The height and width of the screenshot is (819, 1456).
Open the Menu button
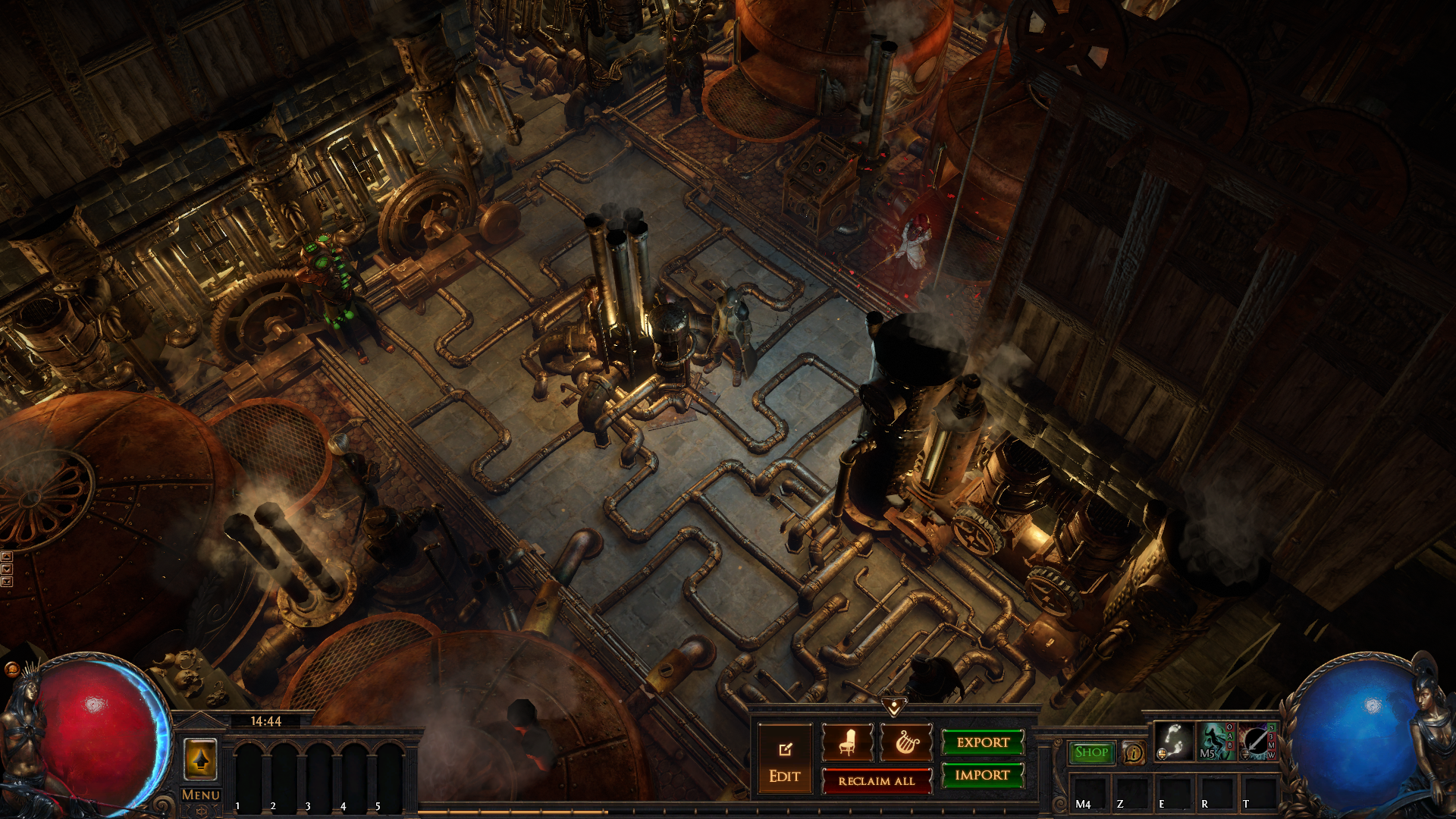[200, 795]
